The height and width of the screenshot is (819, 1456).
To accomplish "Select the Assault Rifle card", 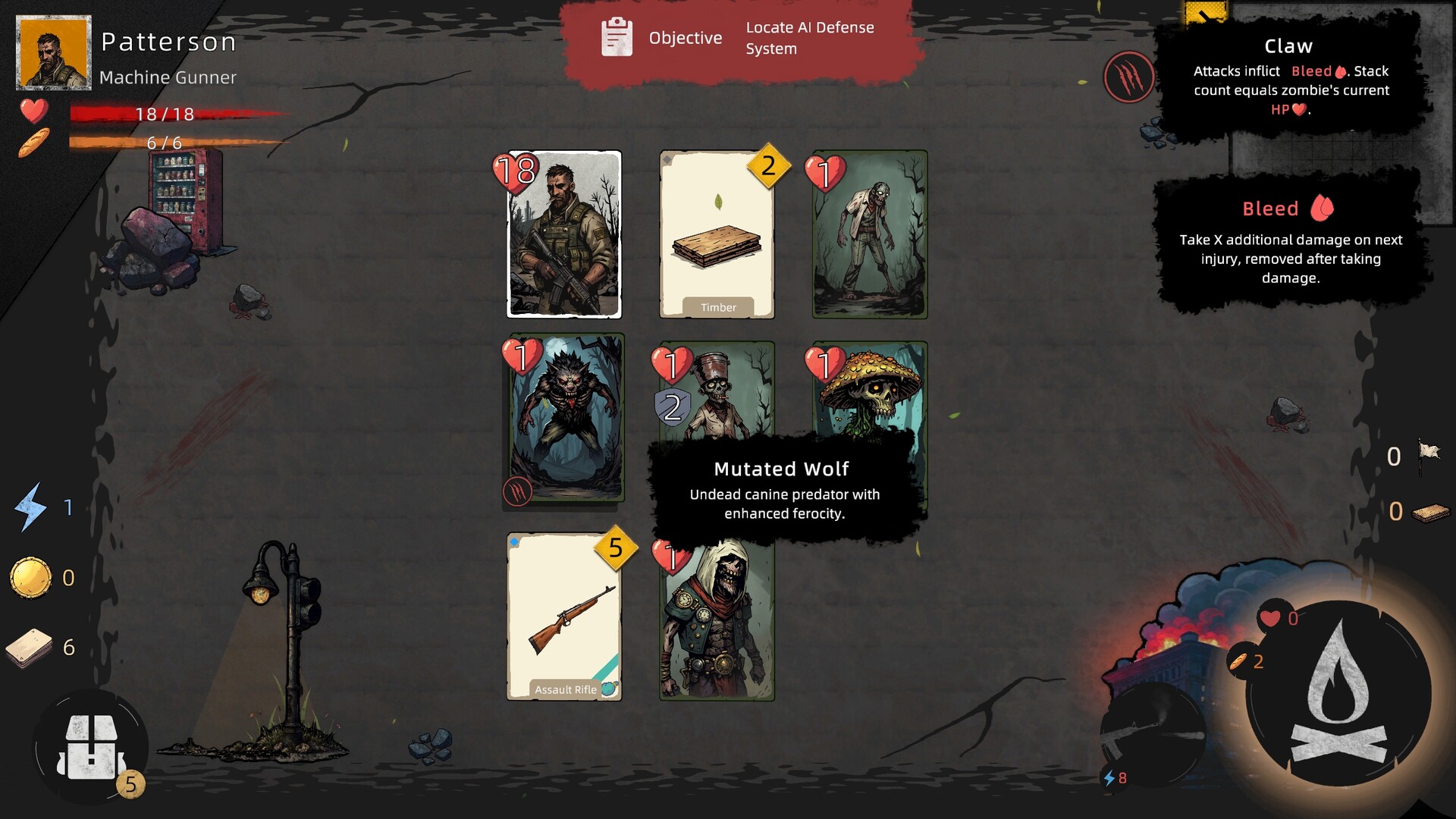I will [x=562, y=614].
